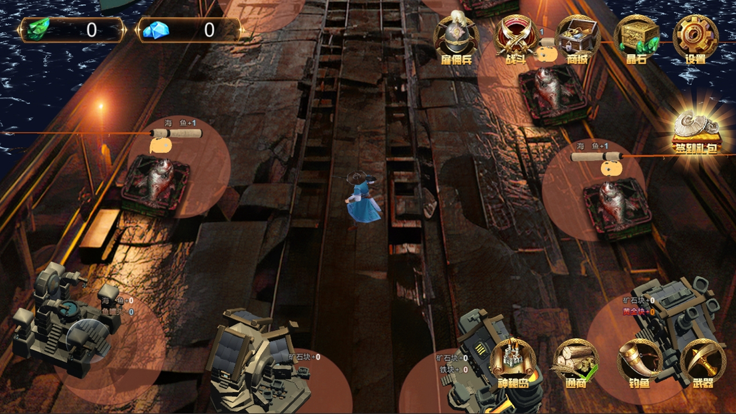Open the shop (商城) treasure chest

click(x=577, y=37)
